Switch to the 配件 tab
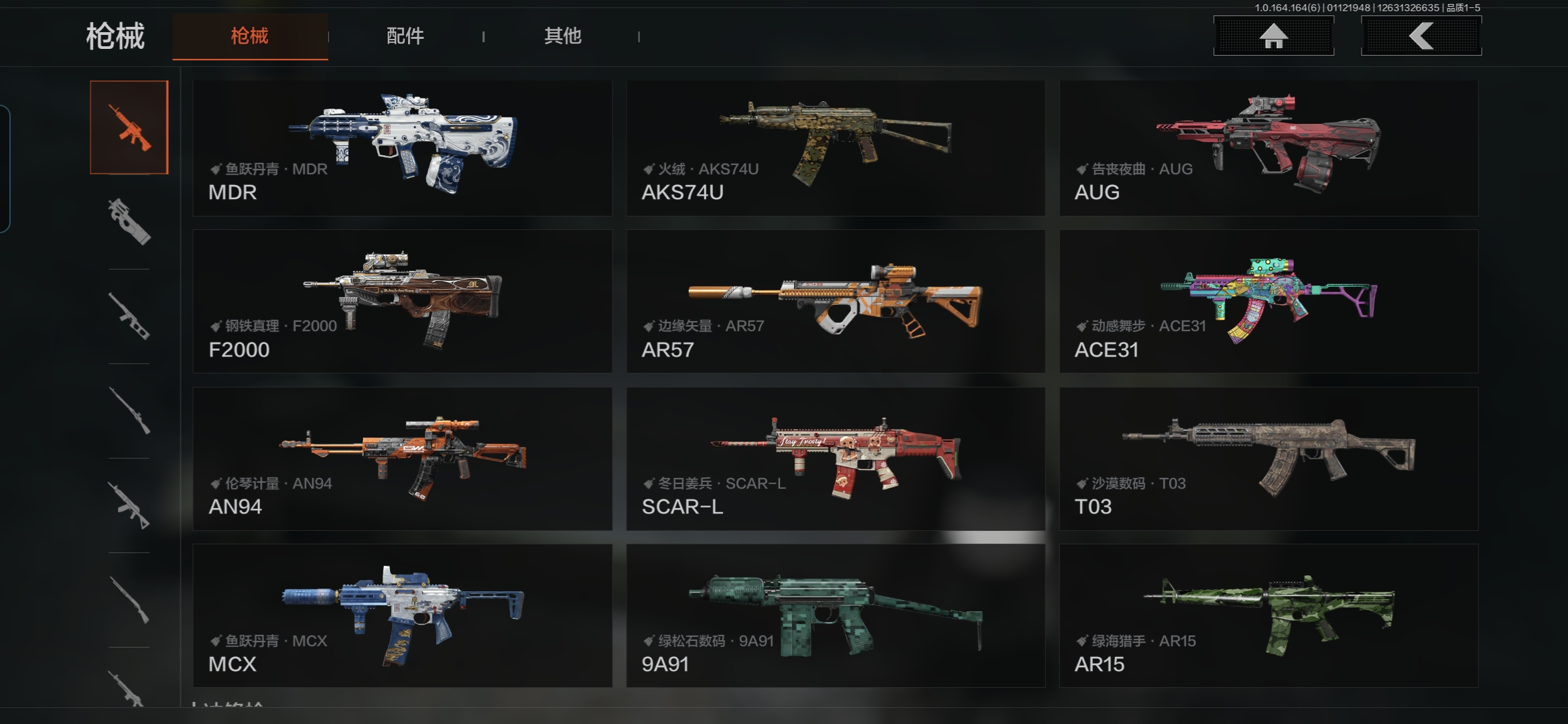 tap(405, 36)
